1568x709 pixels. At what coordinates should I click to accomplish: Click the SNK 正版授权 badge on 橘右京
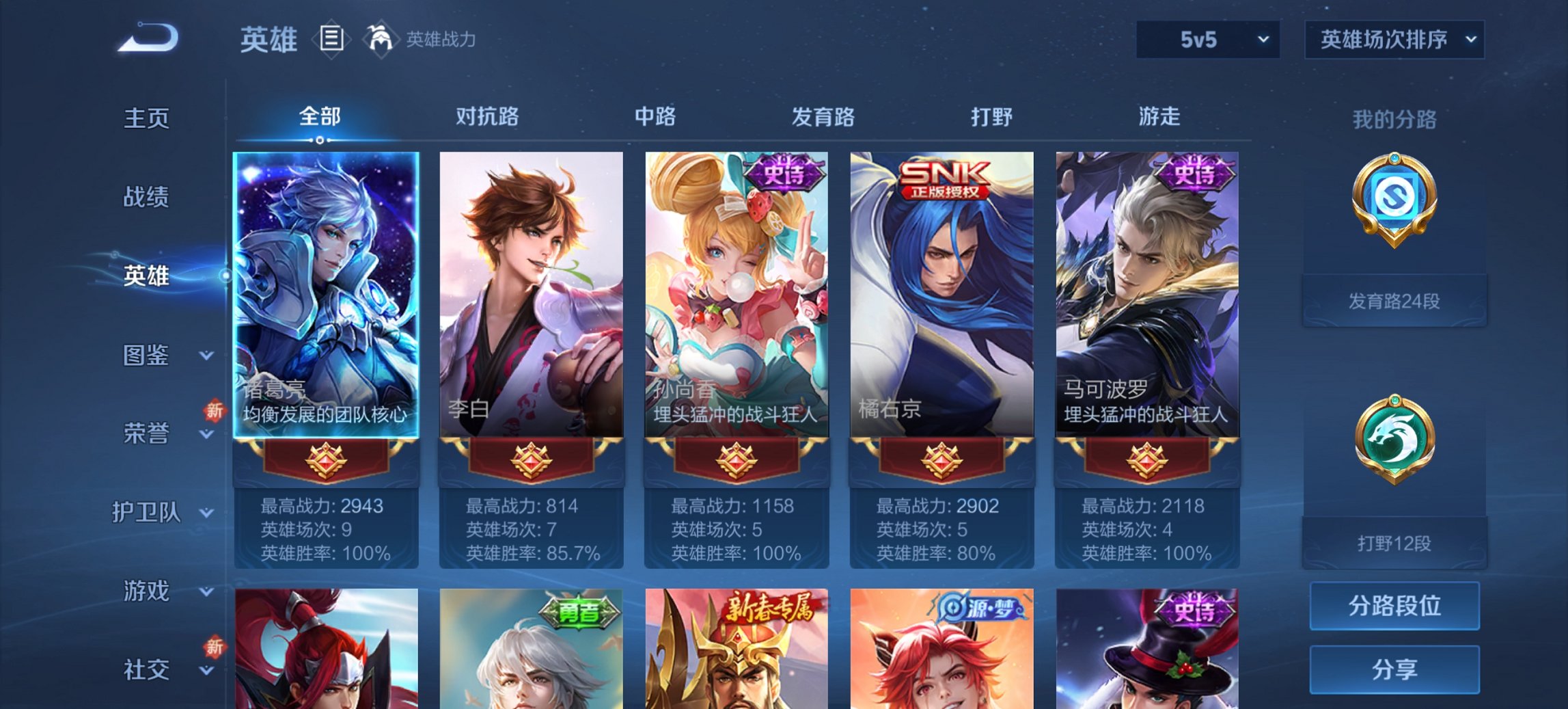943,178
